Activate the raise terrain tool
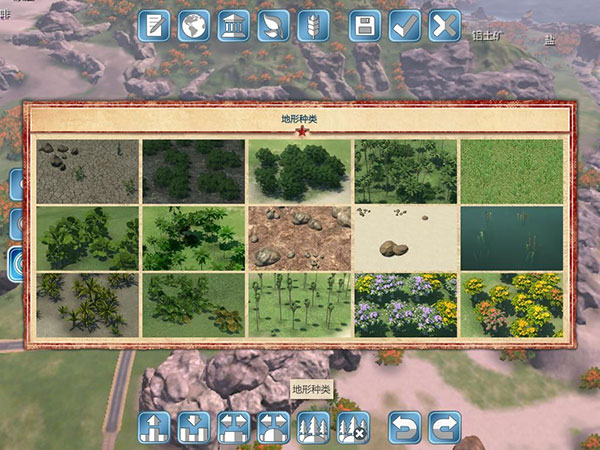600x450 pixels. [x=154, y=428]
